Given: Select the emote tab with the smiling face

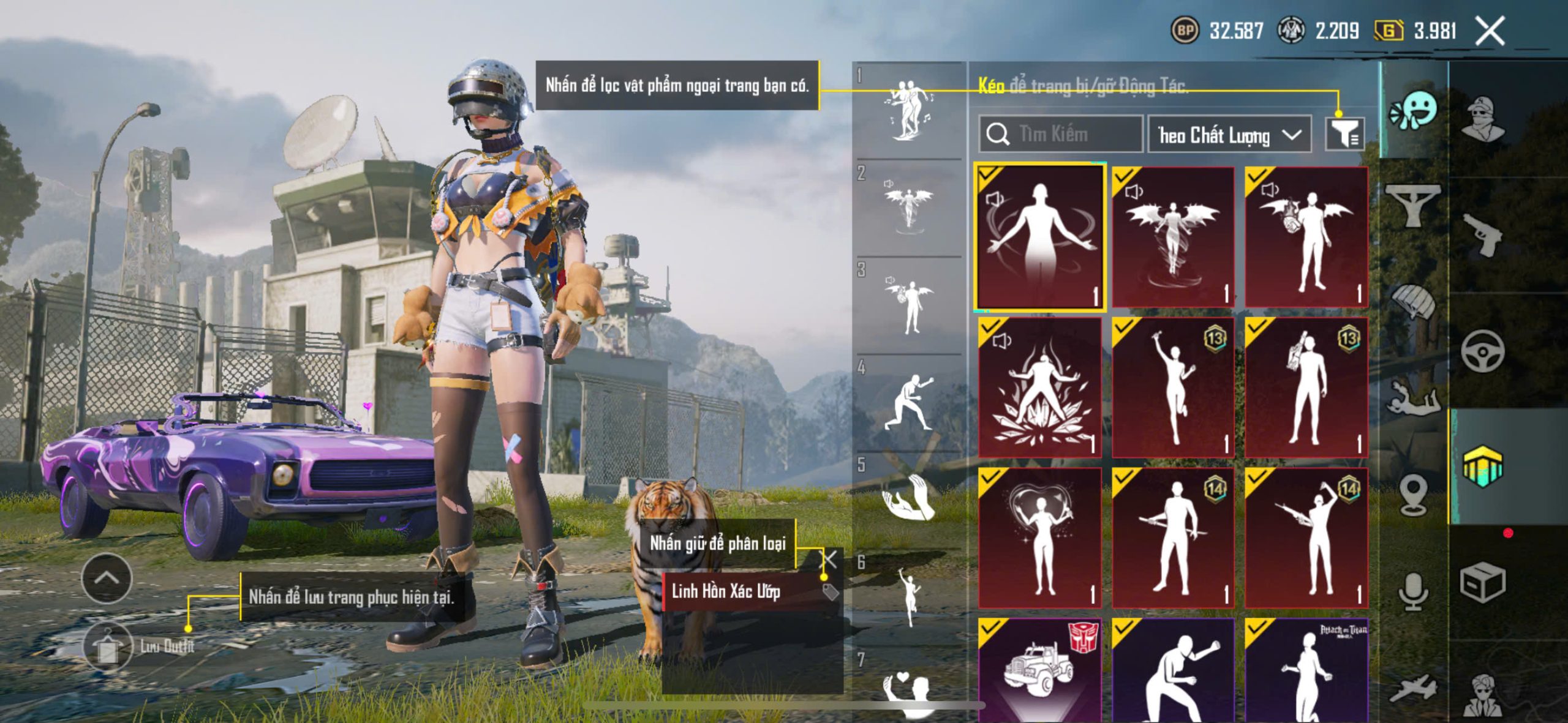Looking at the screenshot, I should pyautogui.click(x=1415, y=110).
